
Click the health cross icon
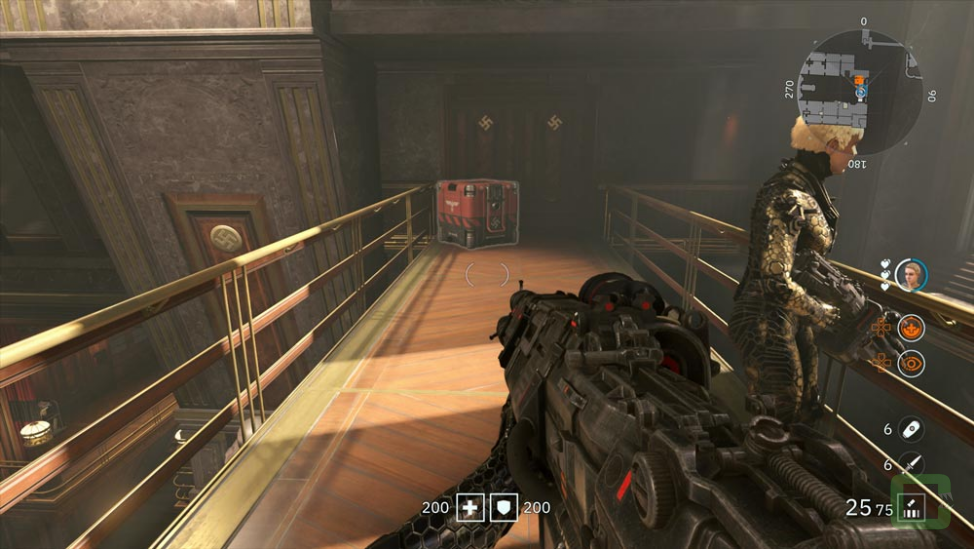470,507
